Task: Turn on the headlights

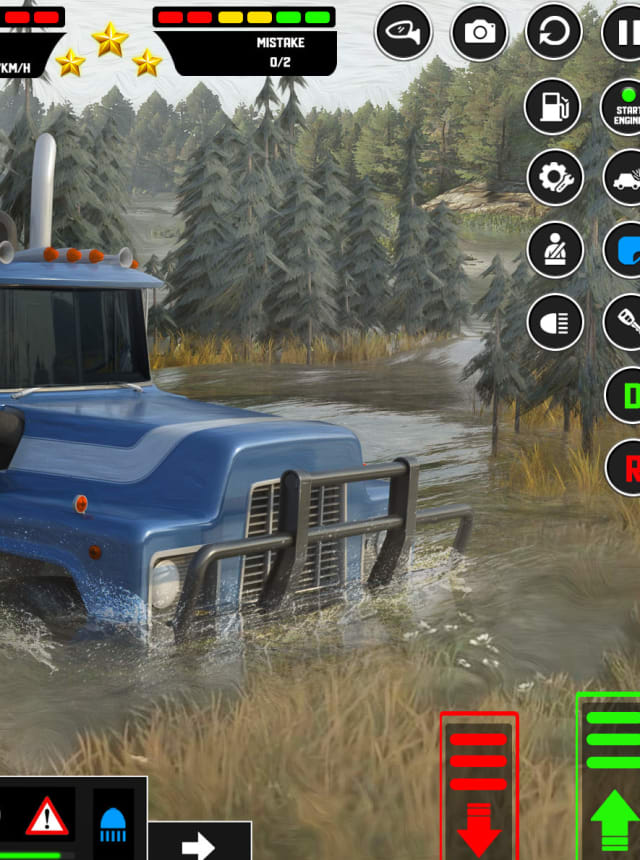Action: click(555, 322)
